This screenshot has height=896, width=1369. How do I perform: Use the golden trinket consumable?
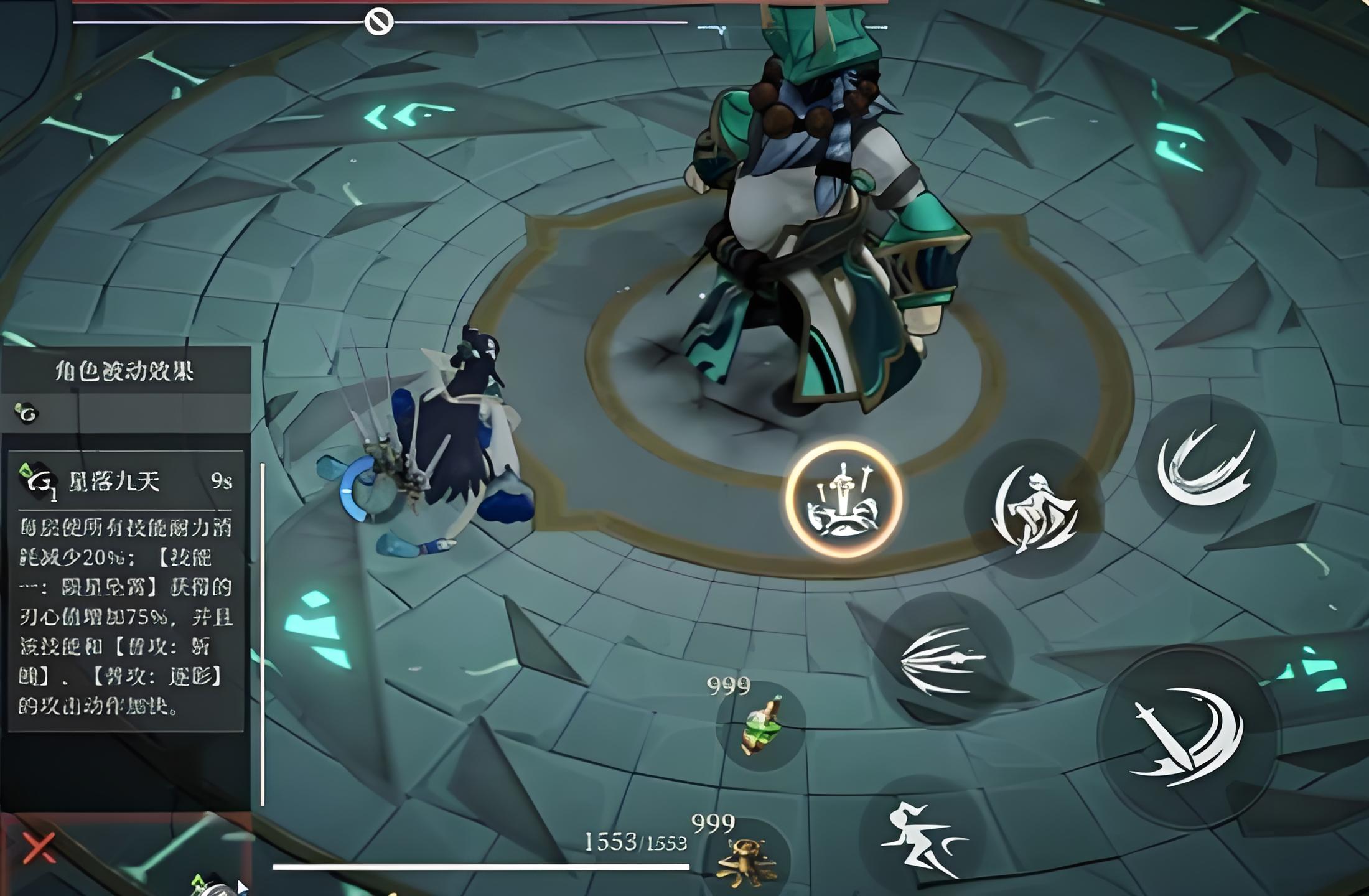pos(747,860)
